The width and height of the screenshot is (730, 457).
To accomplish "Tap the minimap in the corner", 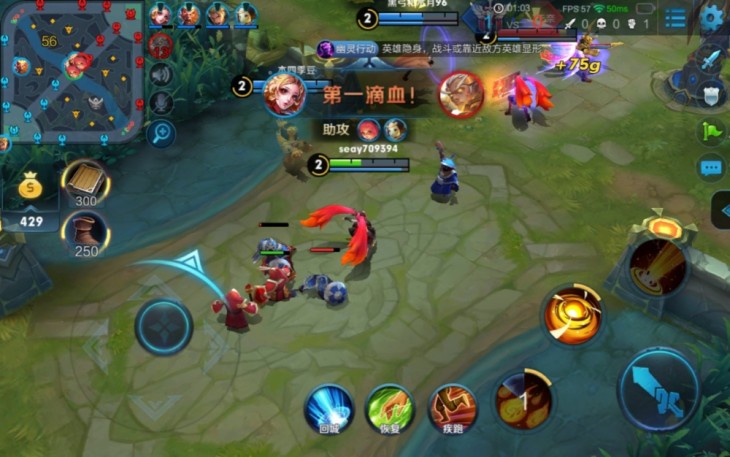I will click(x=70, y=68).
